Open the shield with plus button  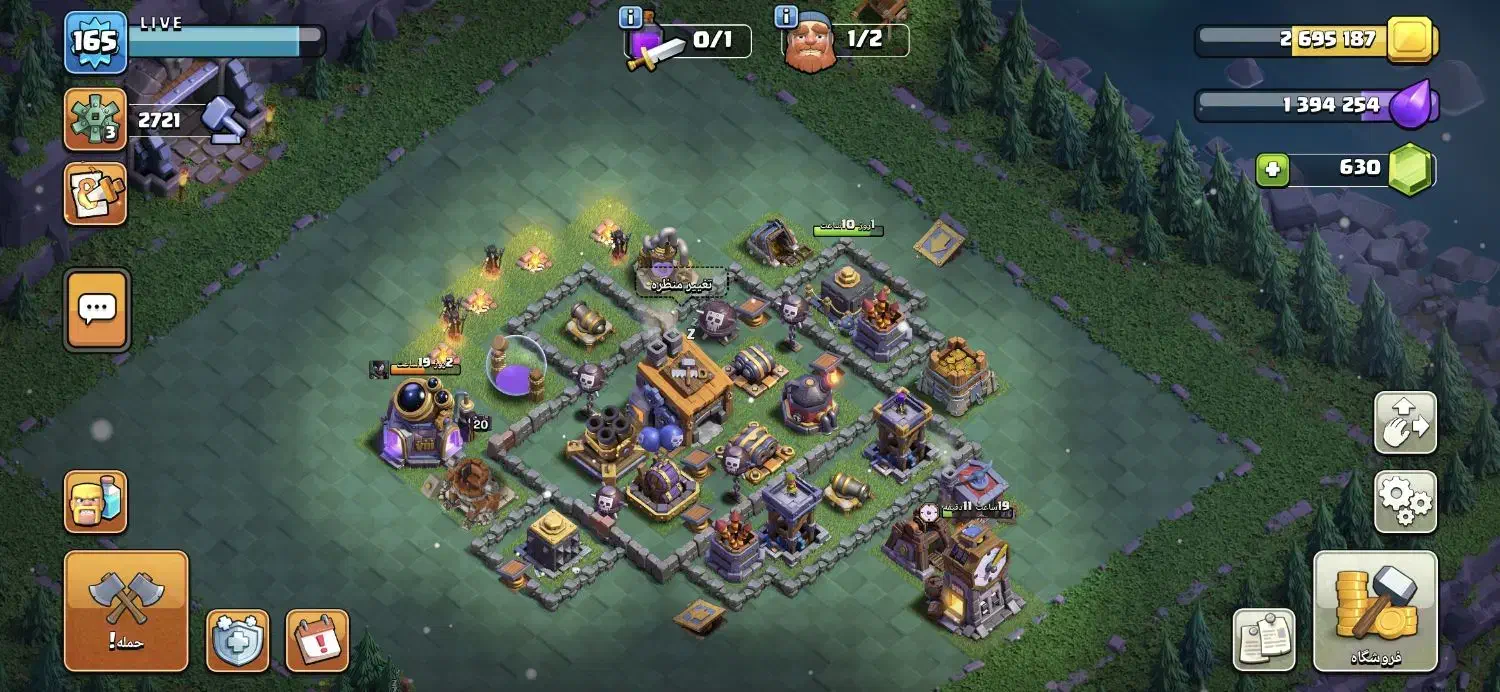tap(237, 640)
